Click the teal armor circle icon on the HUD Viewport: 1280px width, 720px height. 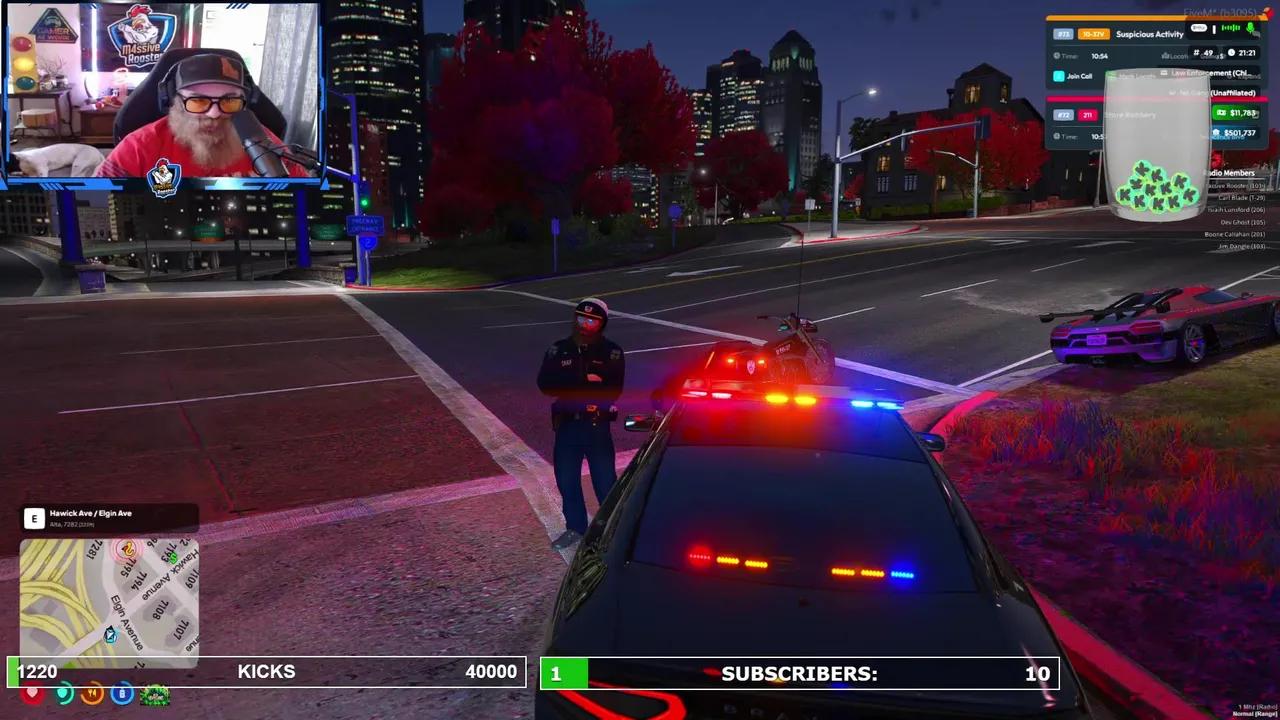(64, 693)
